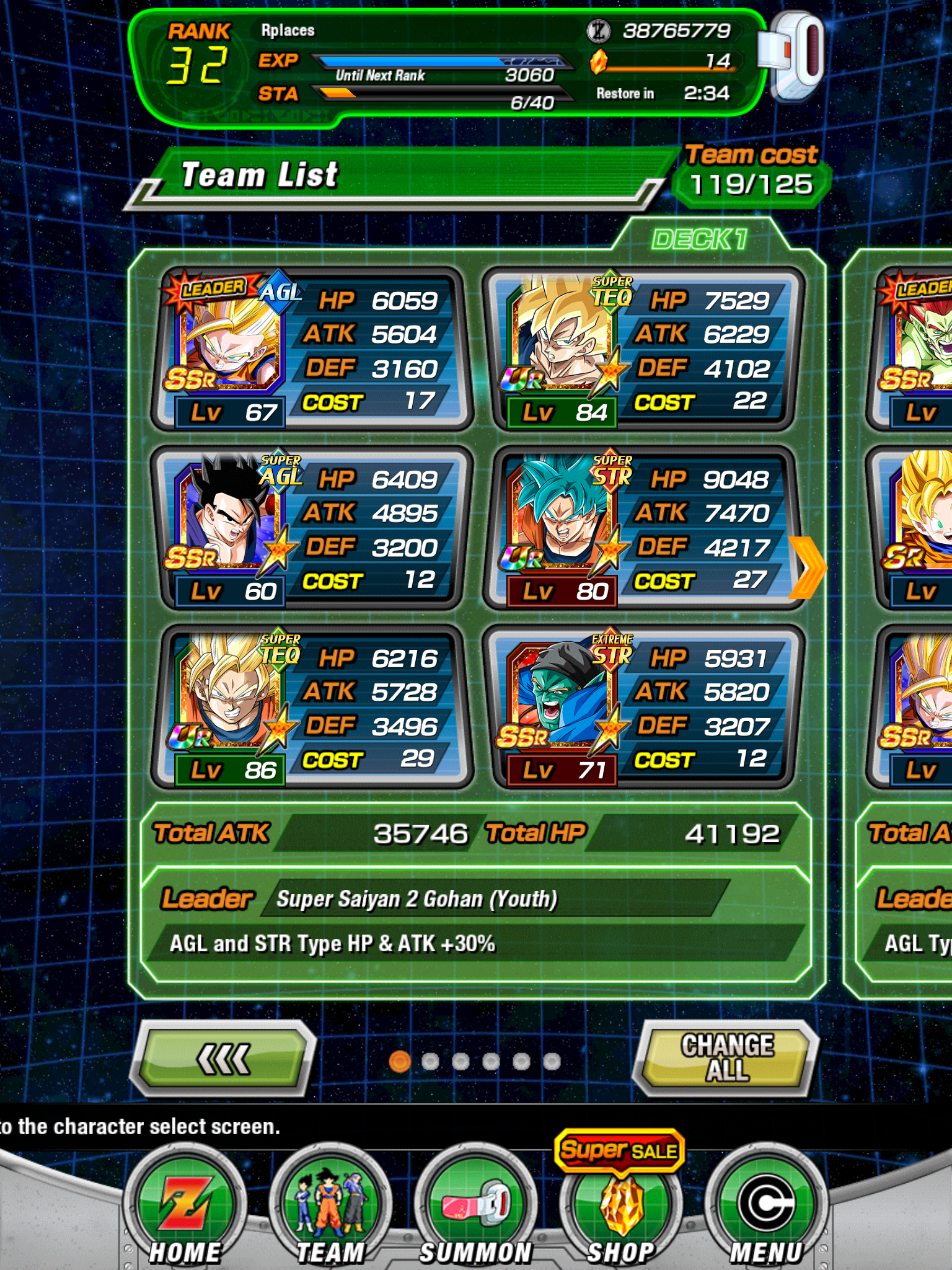952x1270 pixels.
Task: Open the SHOP with dragon stones
Action: pos(620,1209)
